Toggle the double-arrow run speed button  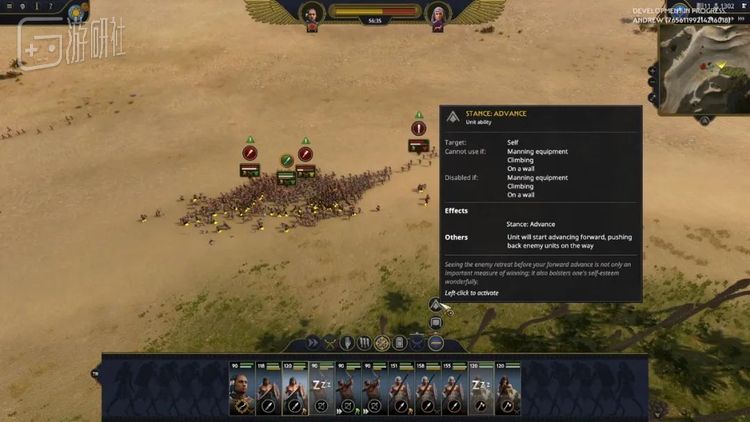(313, 343)
